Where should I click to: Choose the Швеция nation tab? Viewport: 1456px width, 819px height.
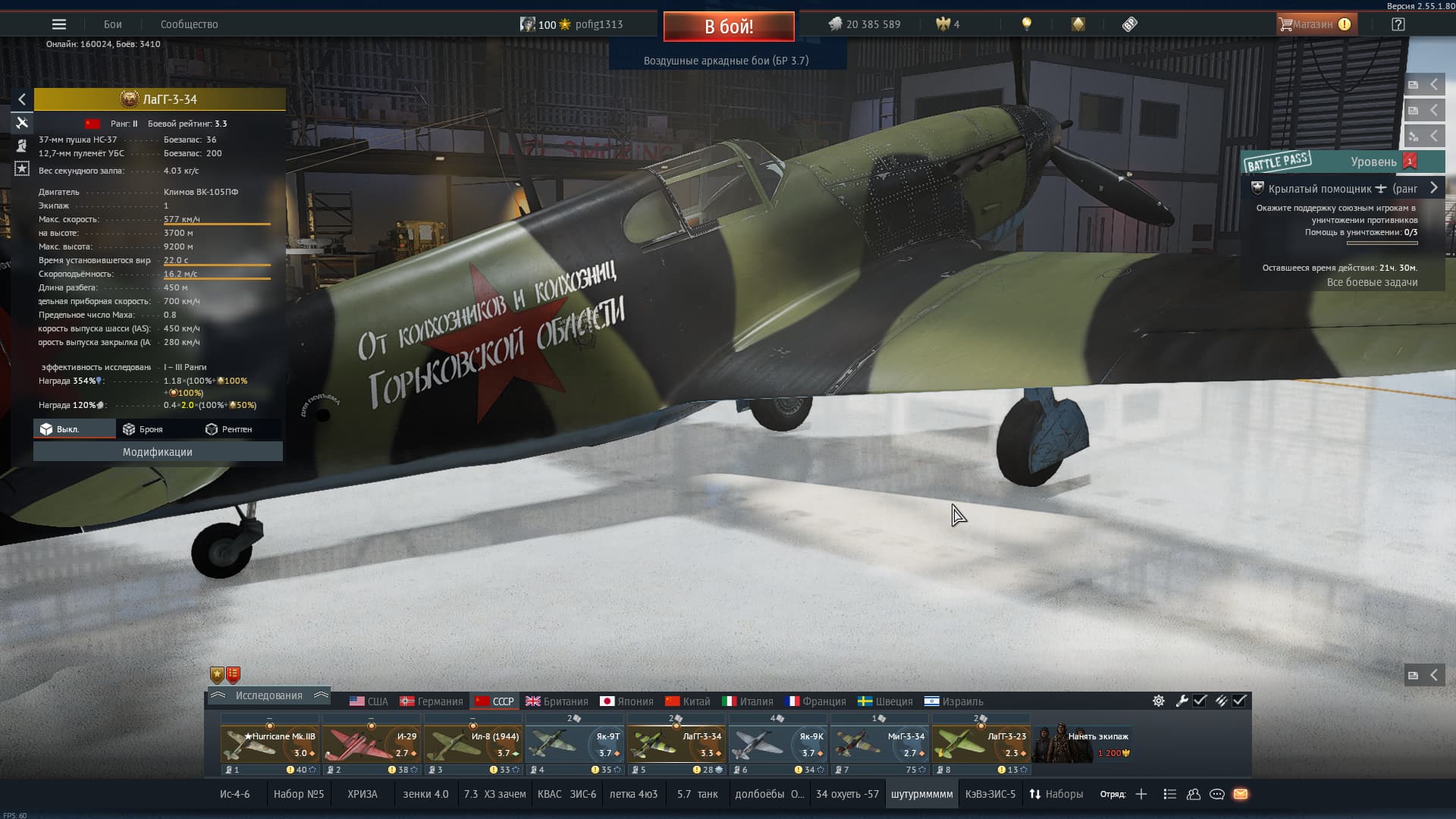click(885, 701)
